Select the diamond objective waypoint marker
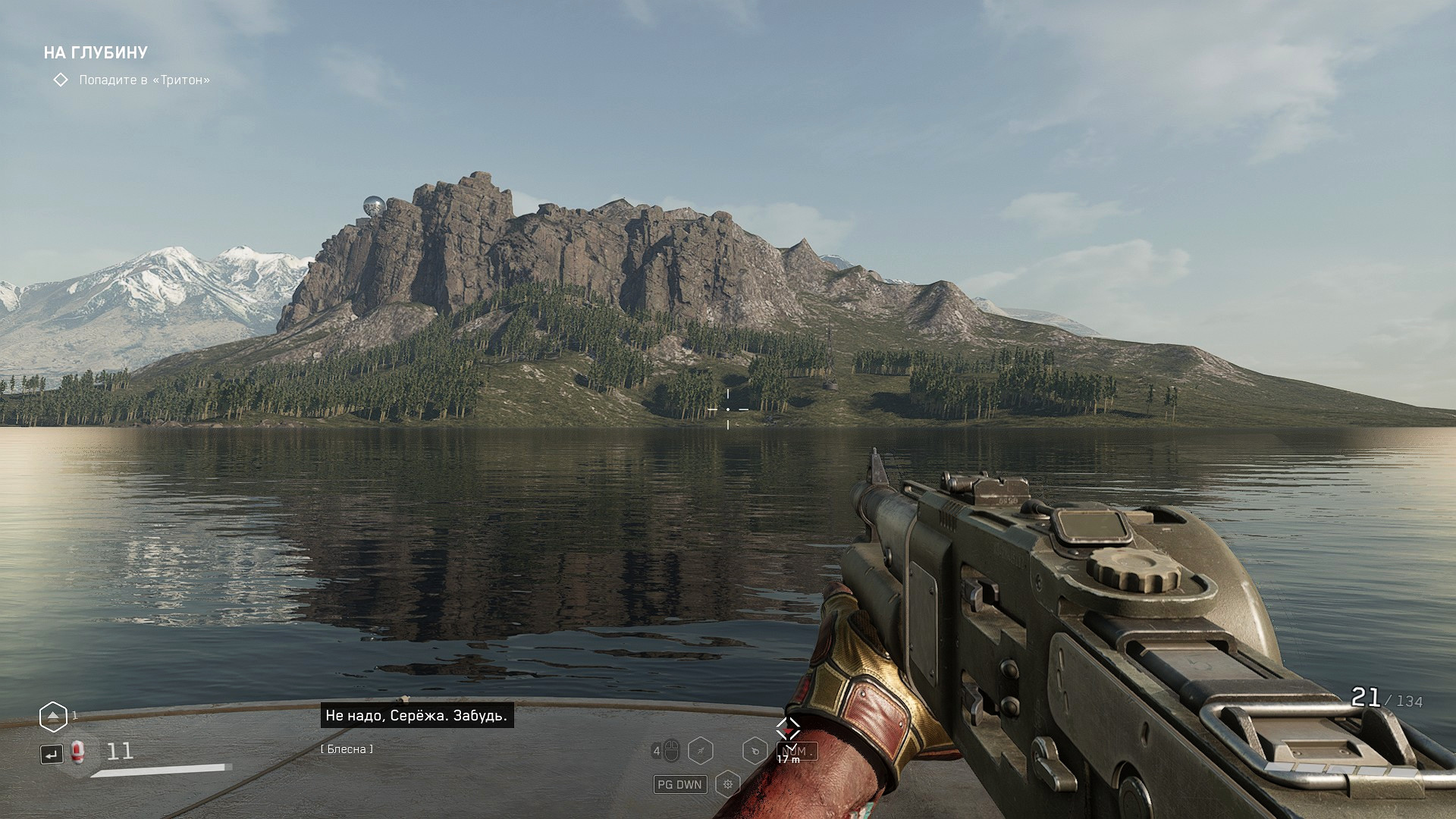Screen dimensions: 1456x819 (788, 729)
